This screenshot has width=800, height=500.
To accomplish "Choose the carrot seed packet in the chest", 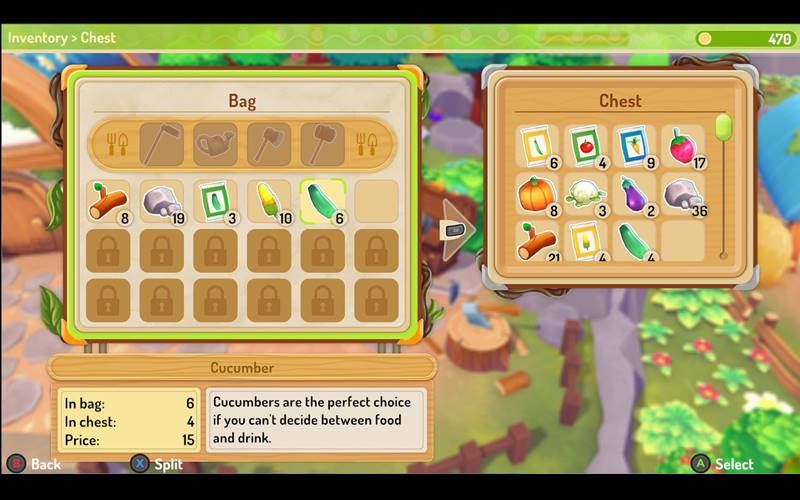I will point(633,146).
